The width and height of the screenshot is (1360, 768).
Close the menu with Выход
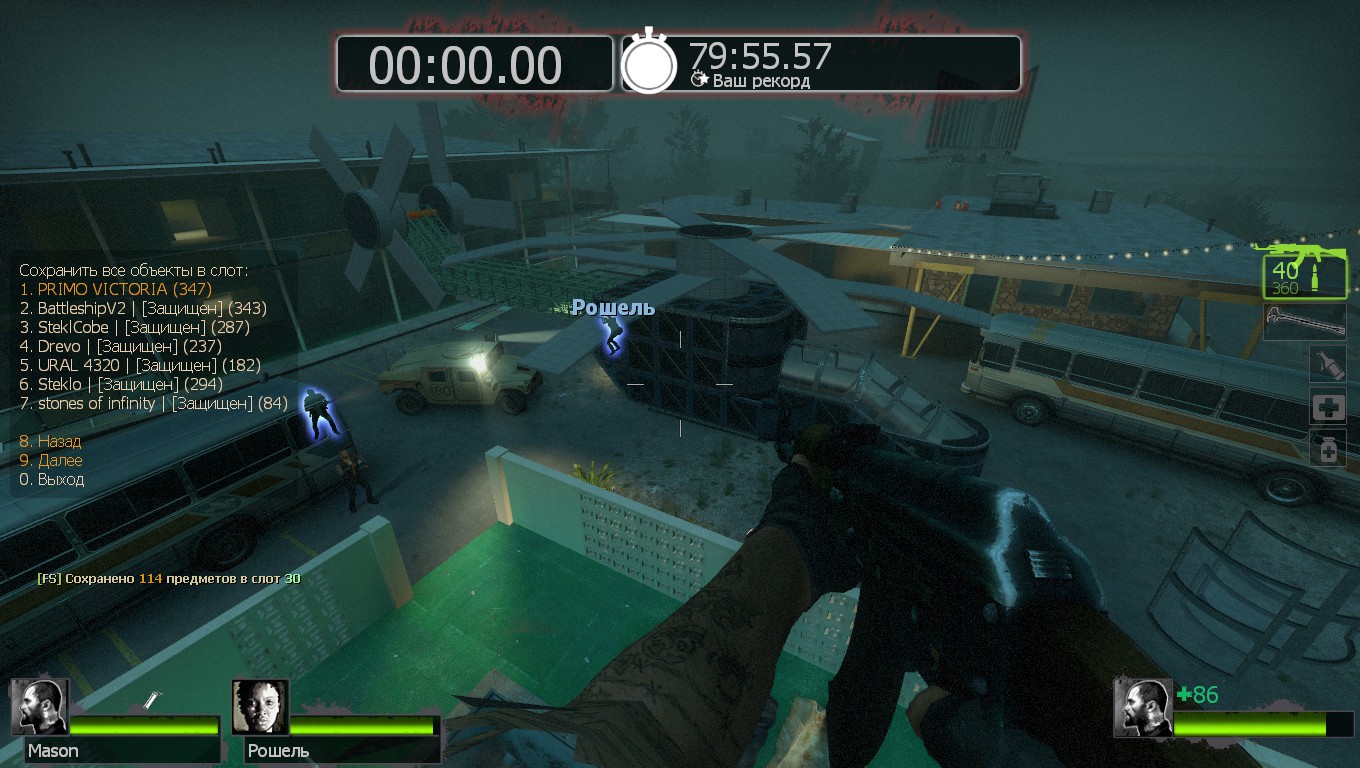click(51, 479)
